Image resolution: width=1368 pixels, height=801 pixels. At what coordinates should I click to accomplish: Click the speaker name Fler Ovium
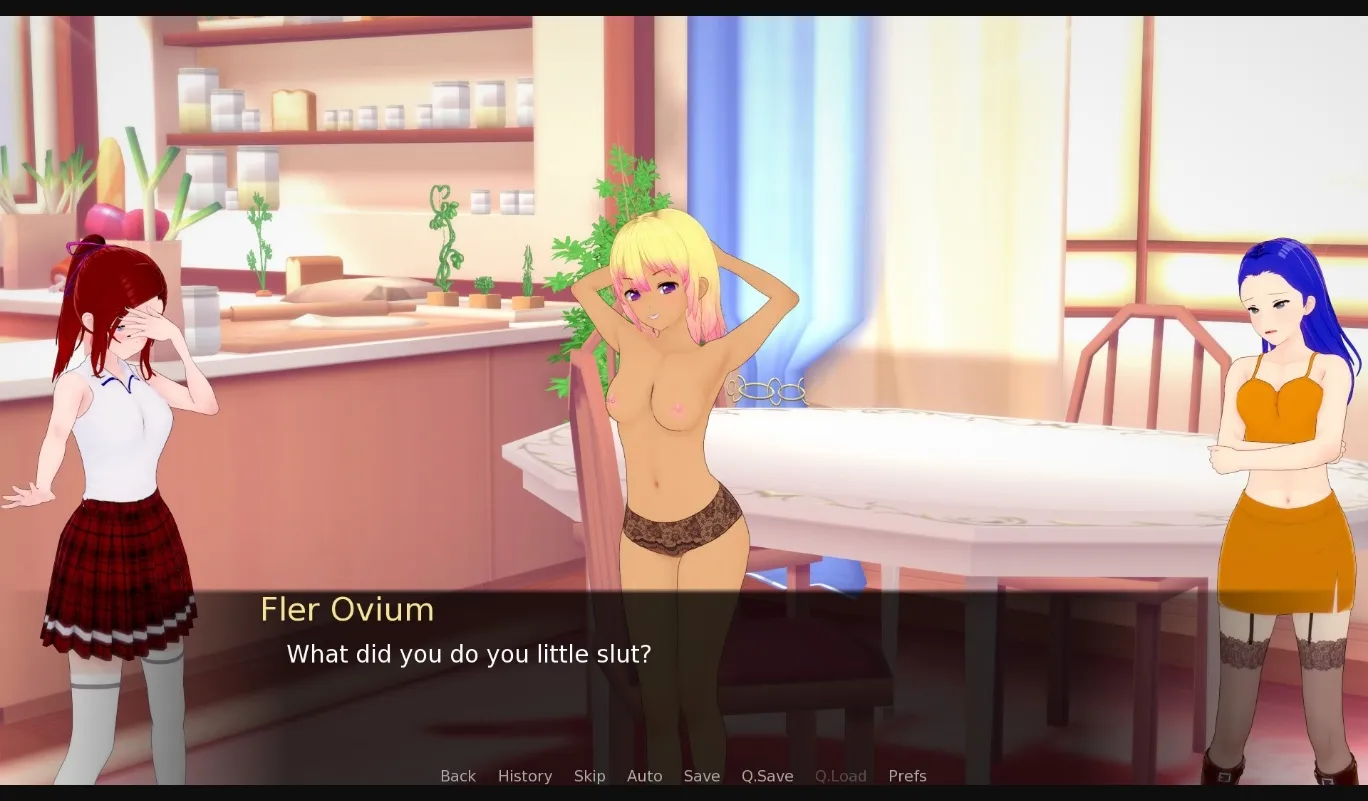(346, 610)
